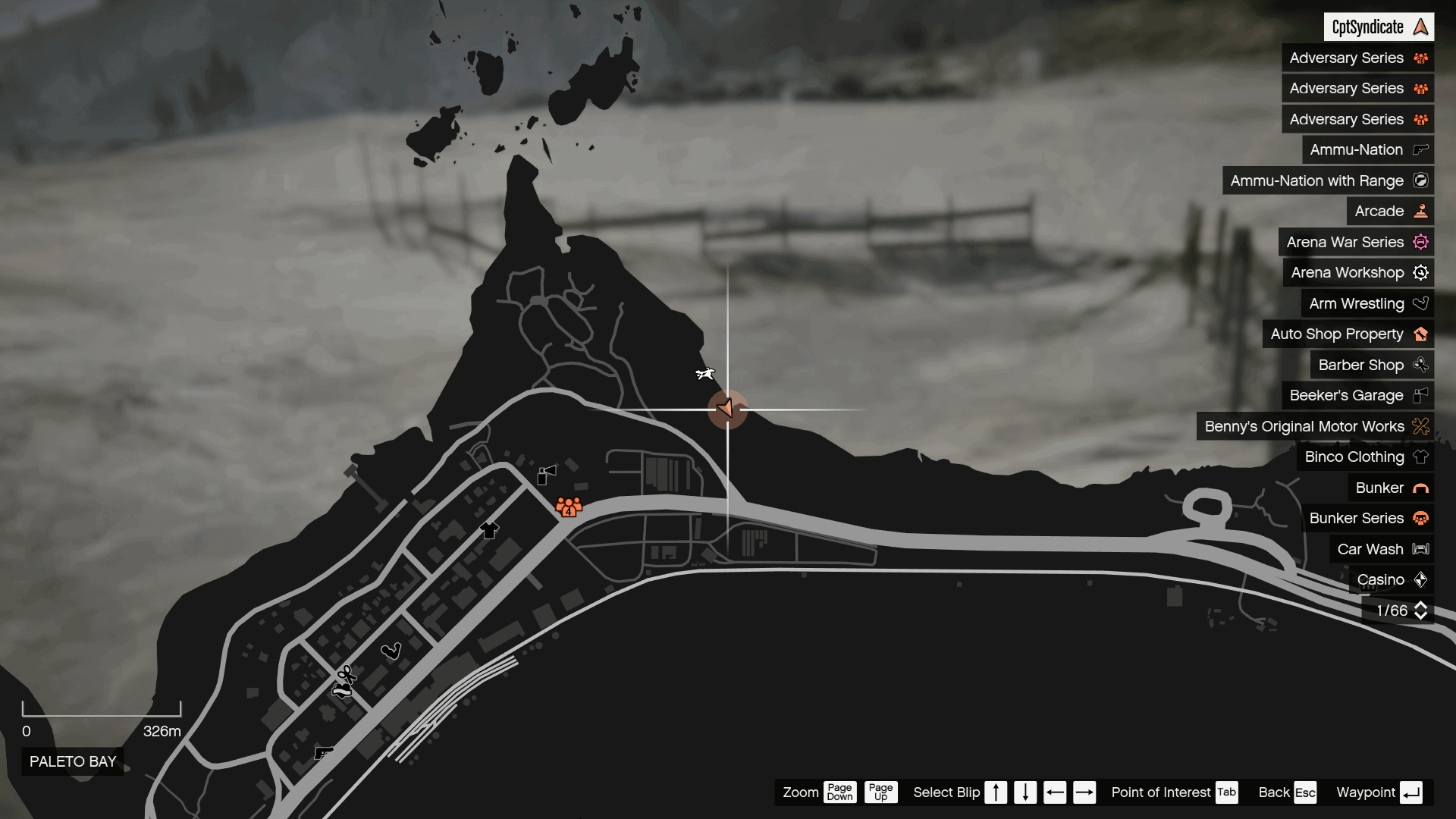Image resolution: width=1456 pixels, height=819 pixels.
Task: Click the orange crew members blip labeled 4
Action: [x=569, y=507]
